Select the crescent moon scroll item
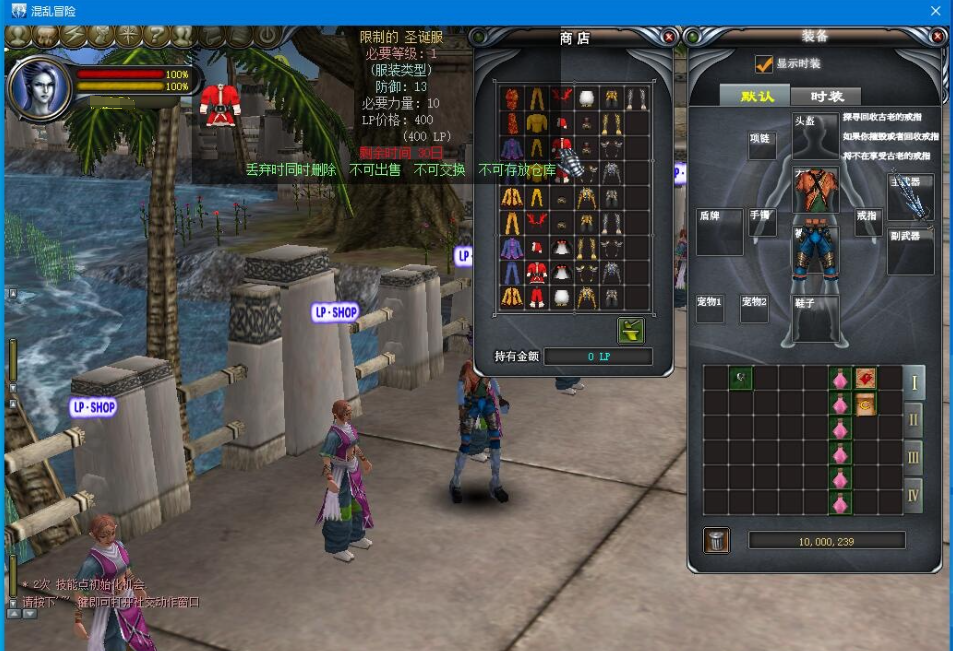This screenshot has height=651, width=953. pyautogui.click(x=865, y=403)
